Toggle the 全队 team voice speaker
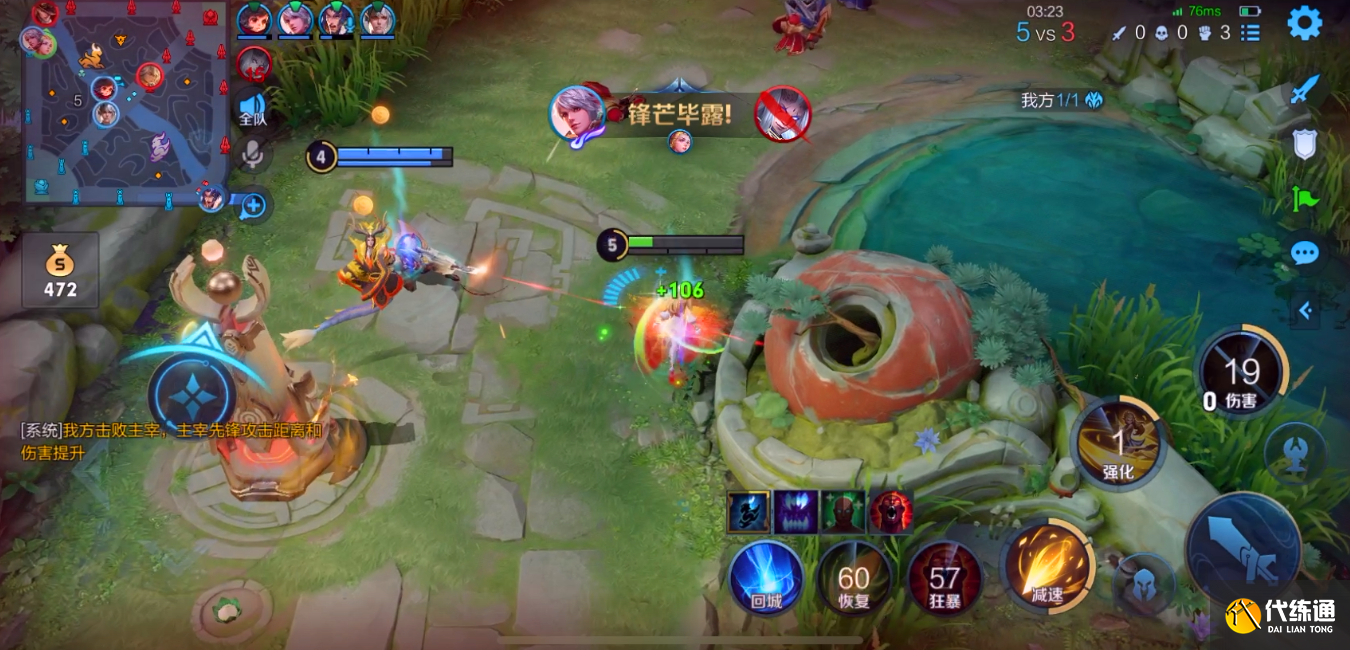 pos(252,108)
